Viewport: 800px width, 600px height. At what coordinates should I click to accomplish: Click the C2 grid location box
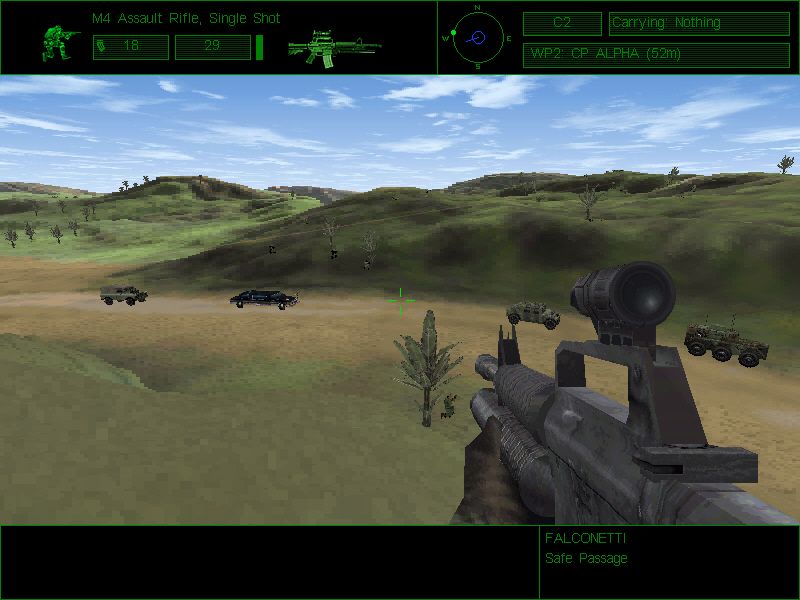point(562,23)
